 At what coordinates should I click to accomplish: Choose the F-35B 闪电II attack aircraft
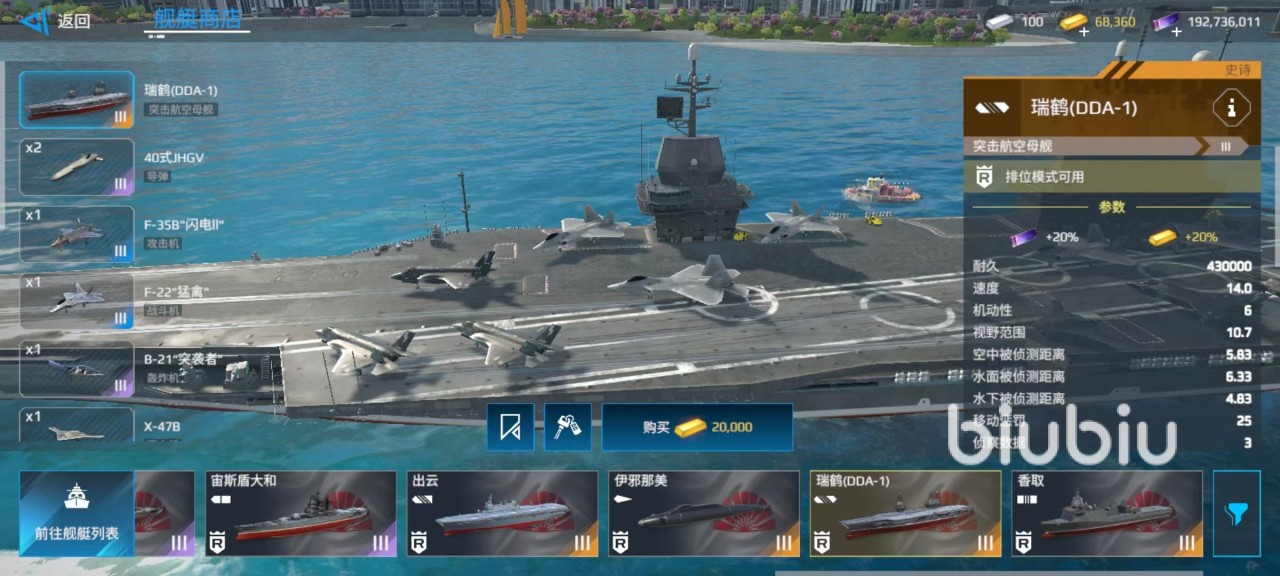[x=77, y=234]
